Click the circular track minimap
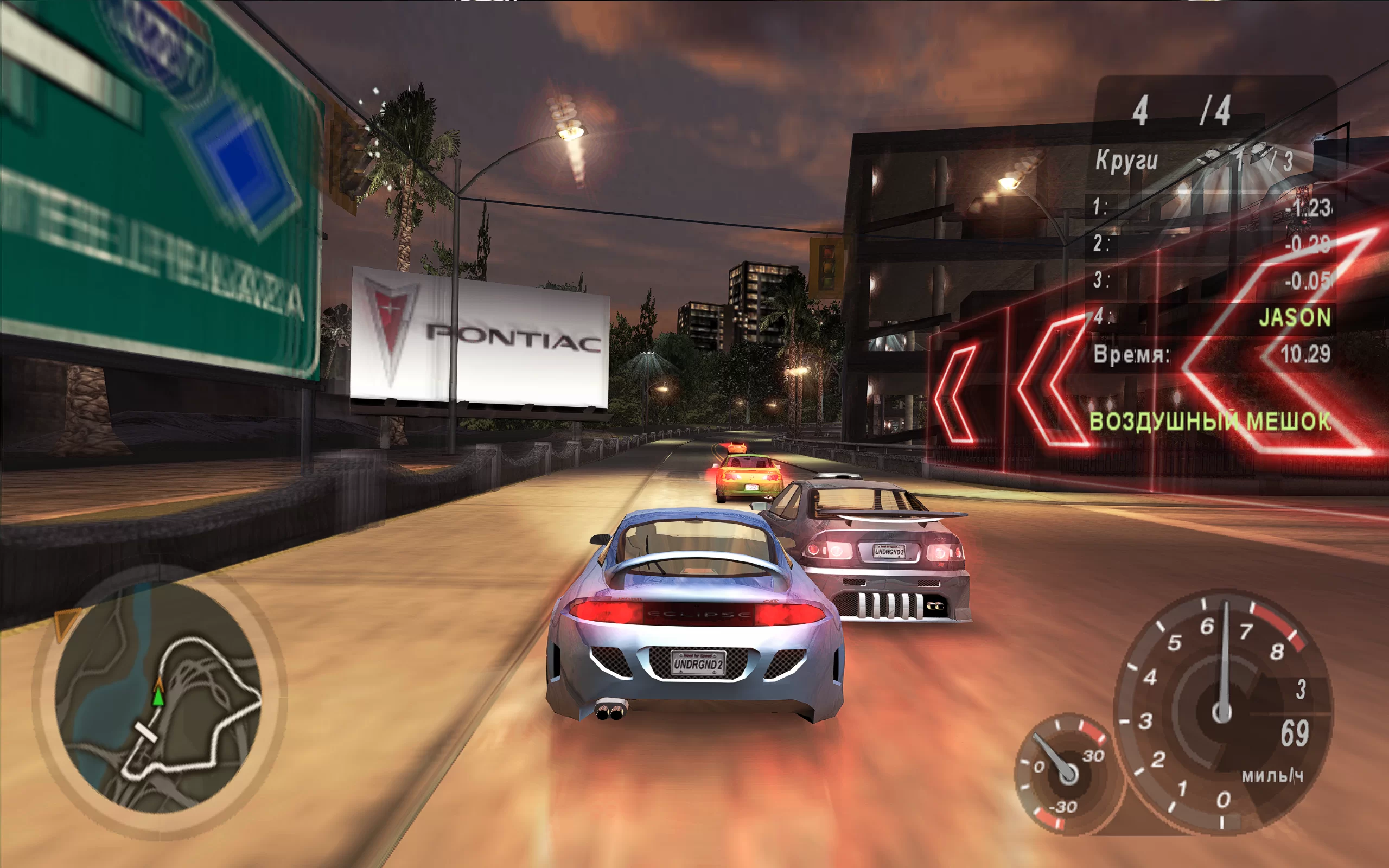1389x868 pixels. tap(158, 698)
